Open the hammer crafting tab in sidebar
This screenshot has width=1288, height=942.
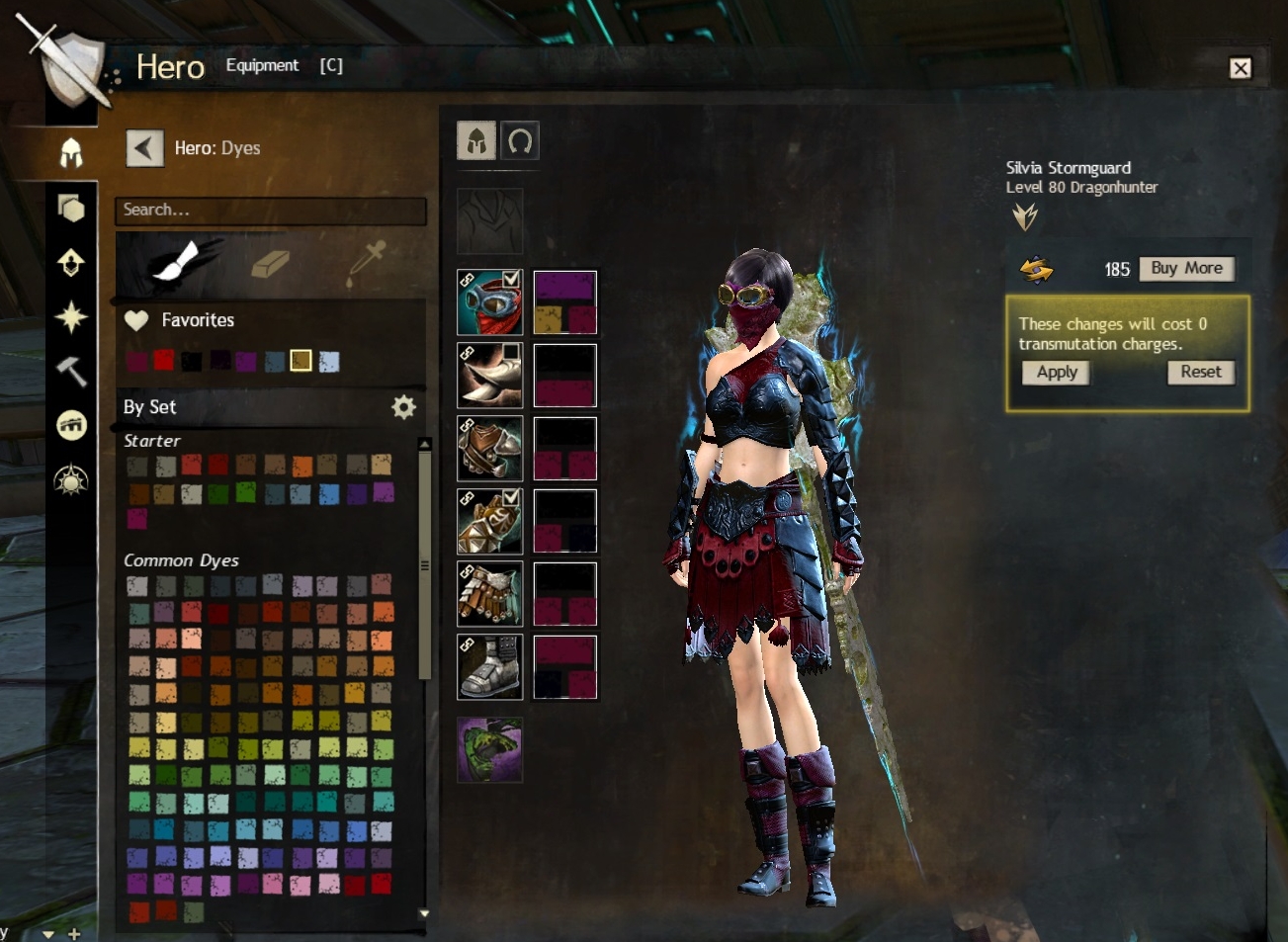click(x=71, y=372)
